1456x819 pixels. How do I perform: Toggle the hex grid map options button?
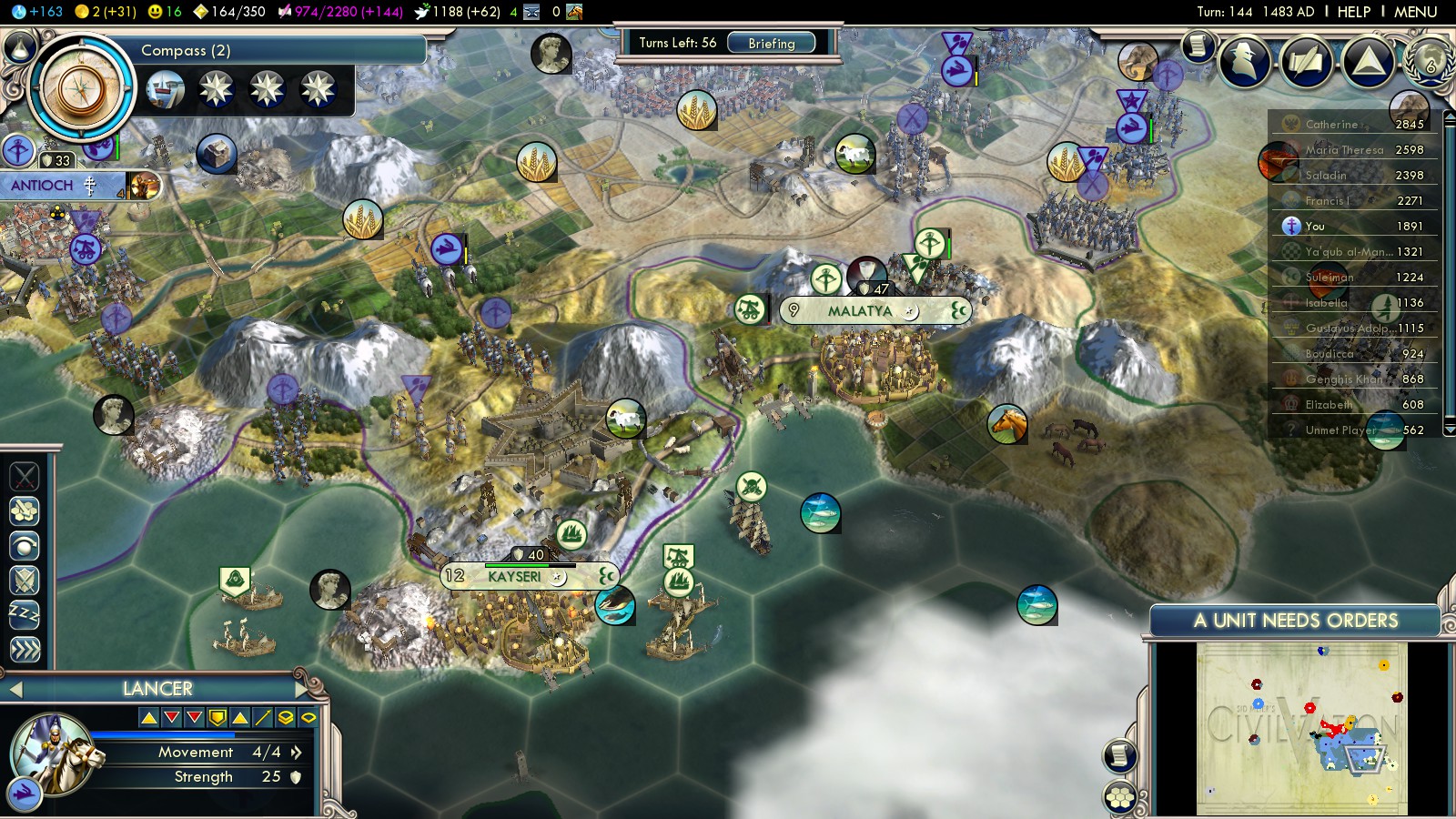[1120, 797]
